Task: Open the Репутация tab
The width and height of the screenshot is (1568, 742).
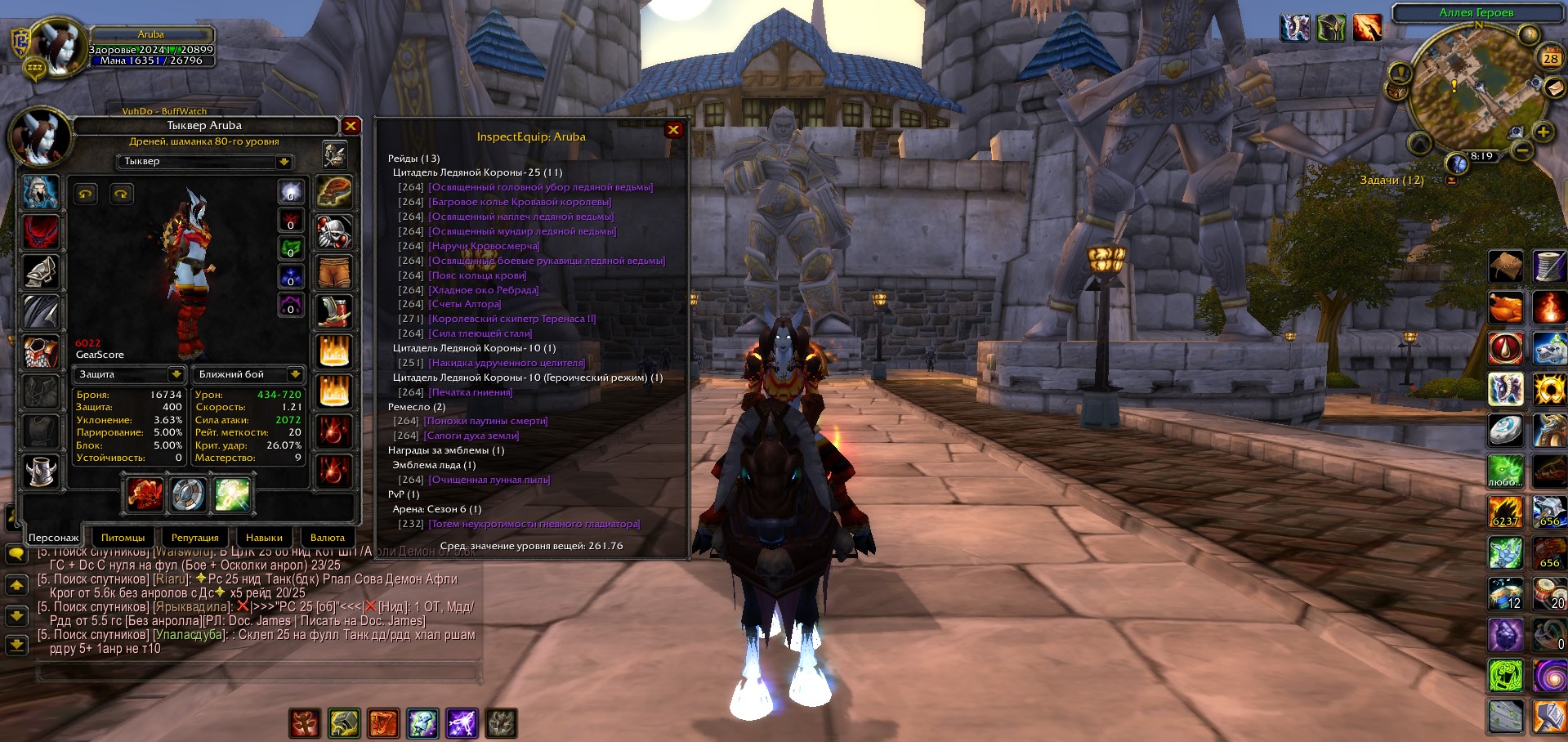Action: pyautogui.click(x=194, y=538)
